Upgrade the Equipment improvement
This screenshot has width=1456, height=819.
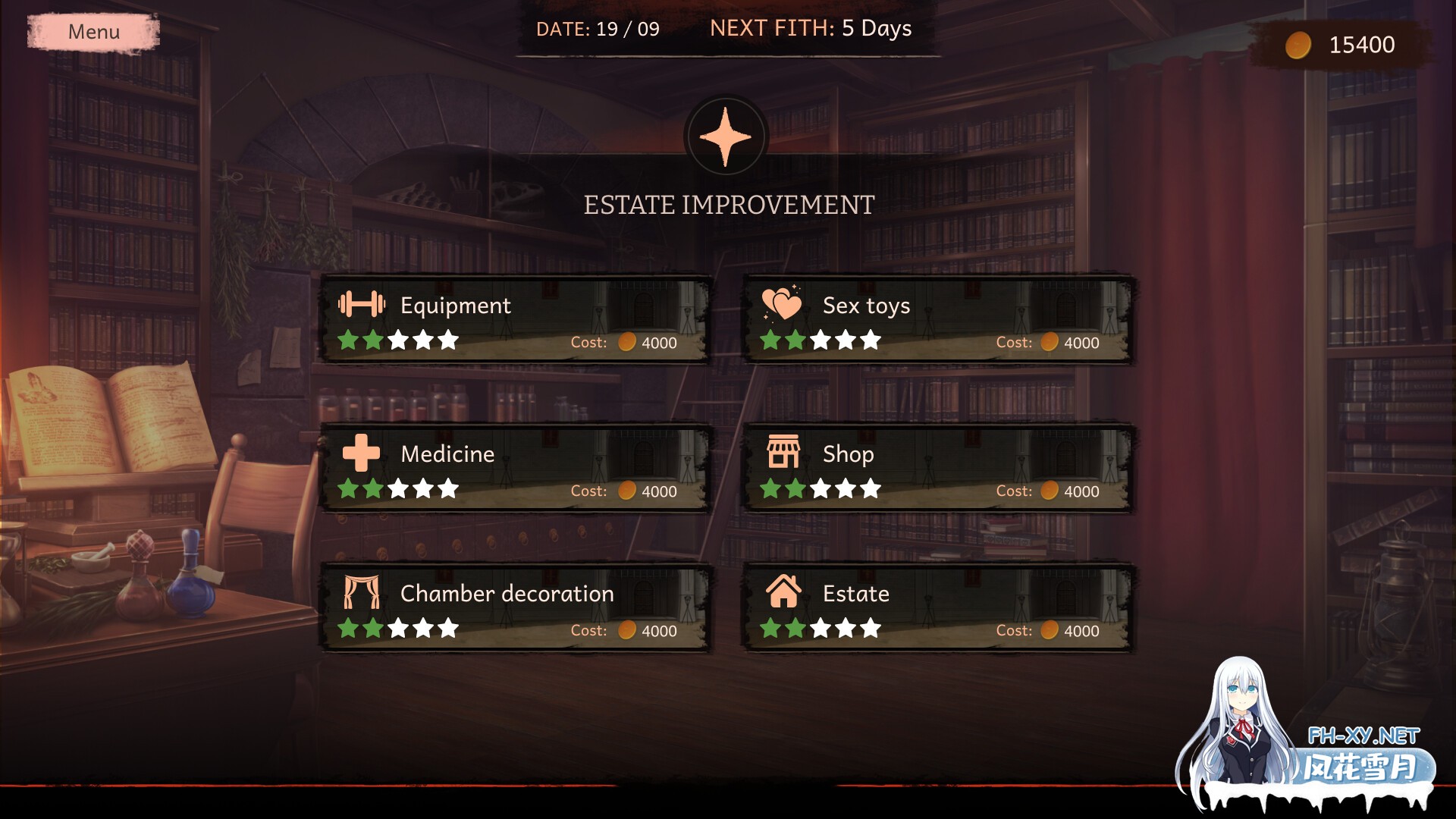coord(515,320)
